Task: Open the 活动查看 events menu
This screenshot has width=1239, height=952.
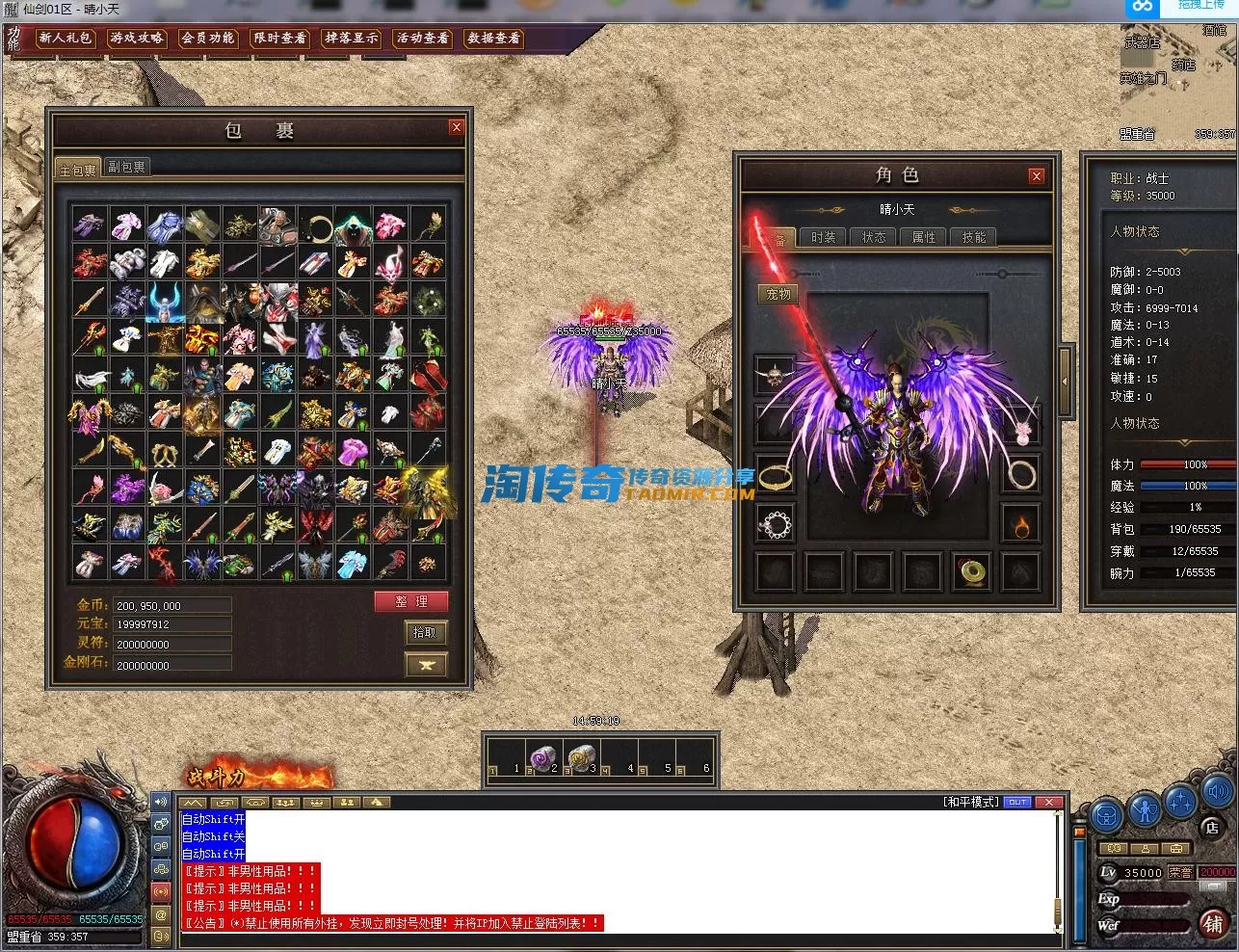Action: (x=423, y=39)
